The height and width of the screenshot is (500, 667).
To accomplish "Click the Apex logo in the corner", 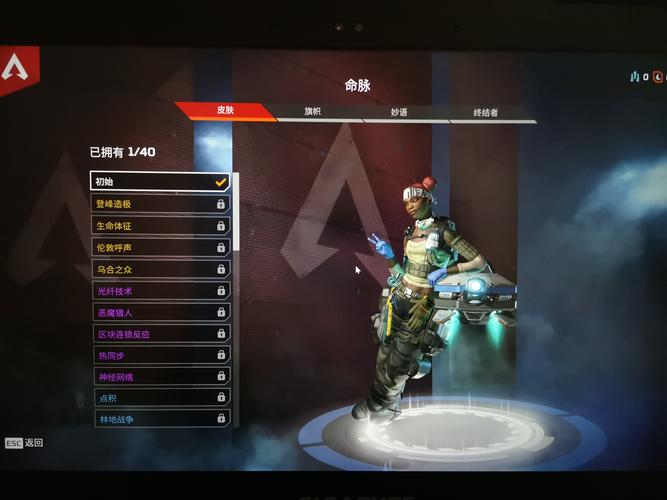I will (x=16, y=69).
